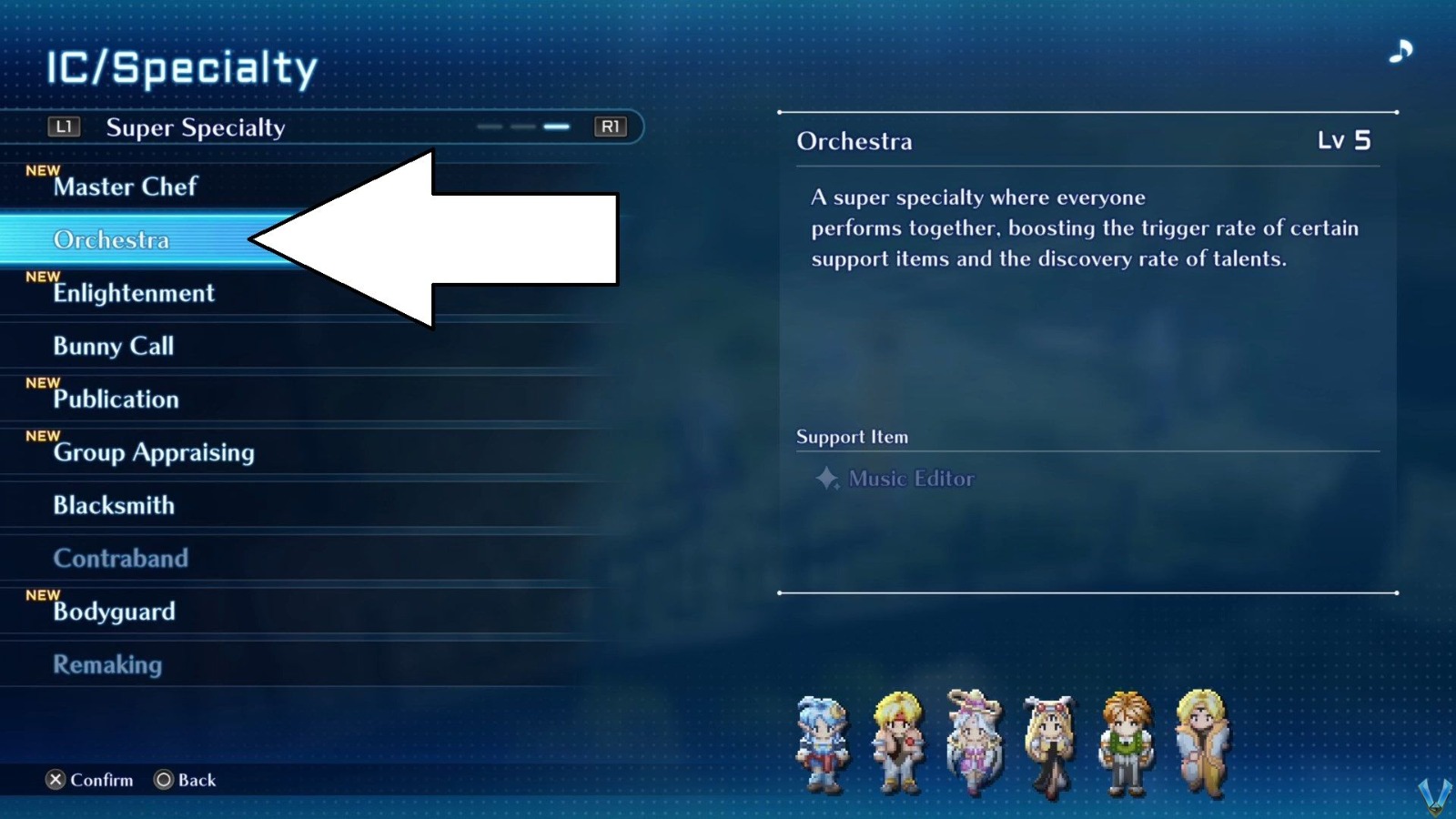Click the highlighted third page indicator dash
The height and width of the screenshot is (819, 1456).
[x=555, y=127]
